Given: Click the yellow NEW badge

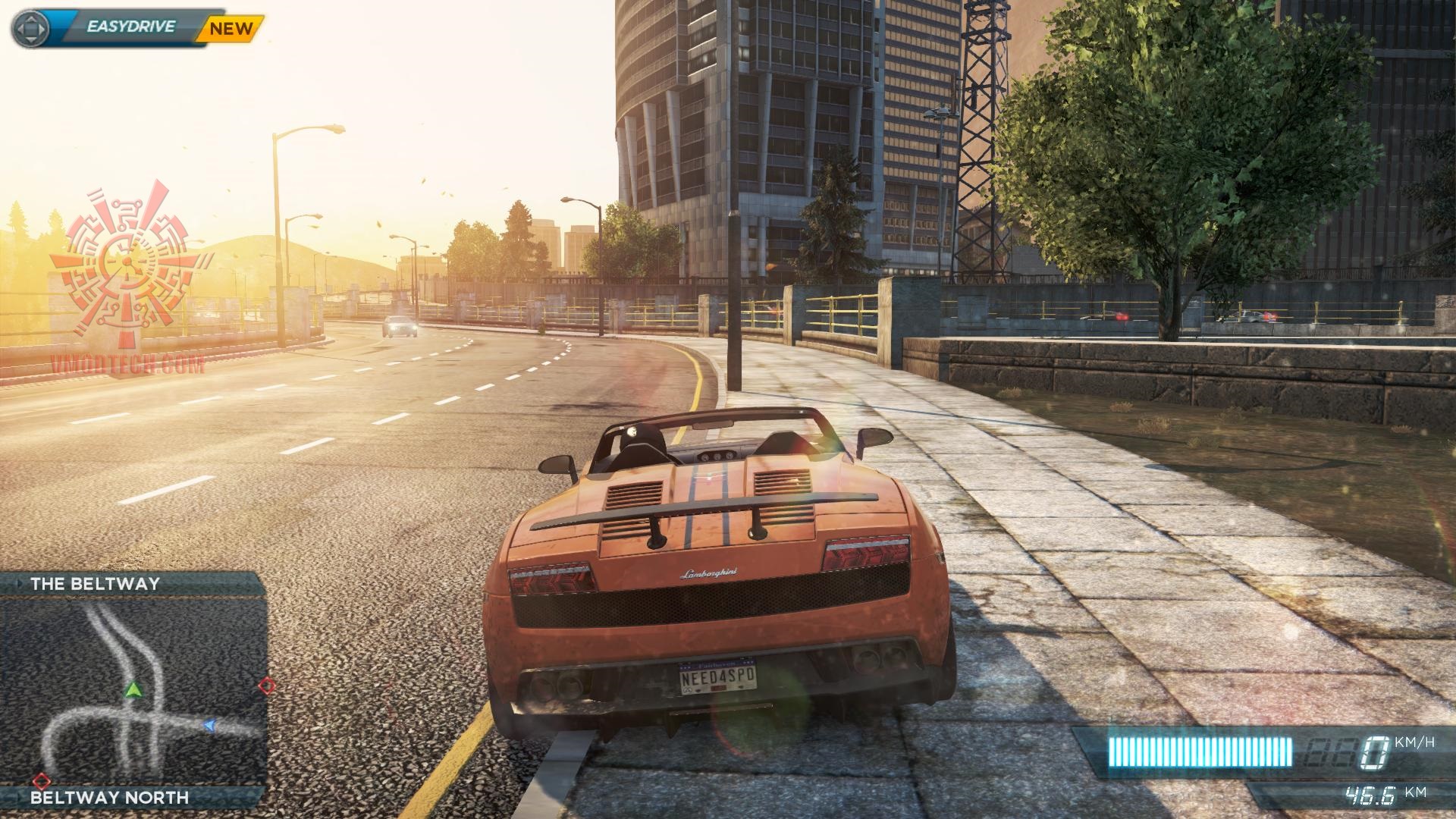Looking at the screenshot, I should 231,30.
